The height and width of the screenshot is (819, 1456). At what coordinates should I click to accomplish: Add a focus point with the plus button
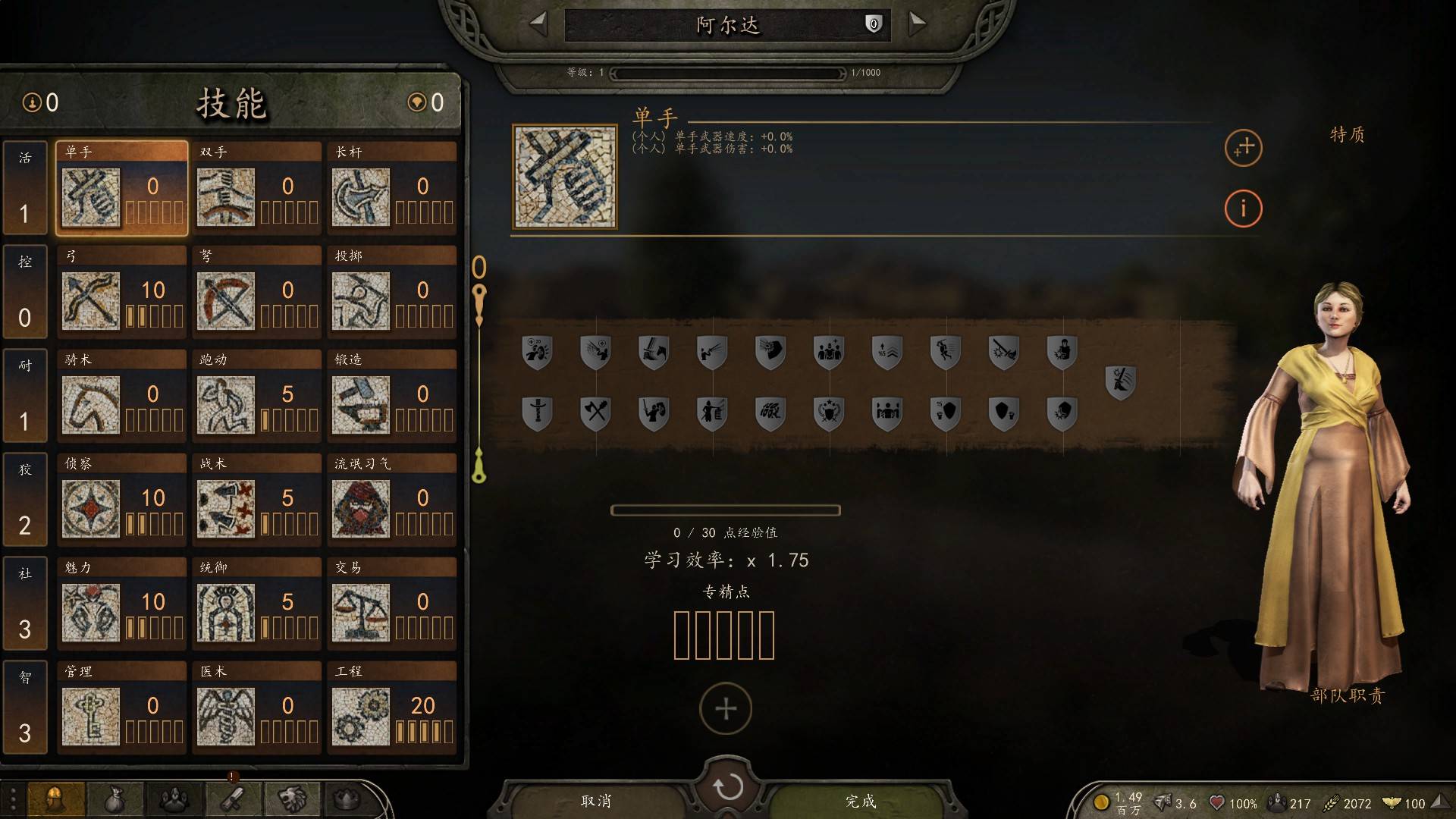726,708
